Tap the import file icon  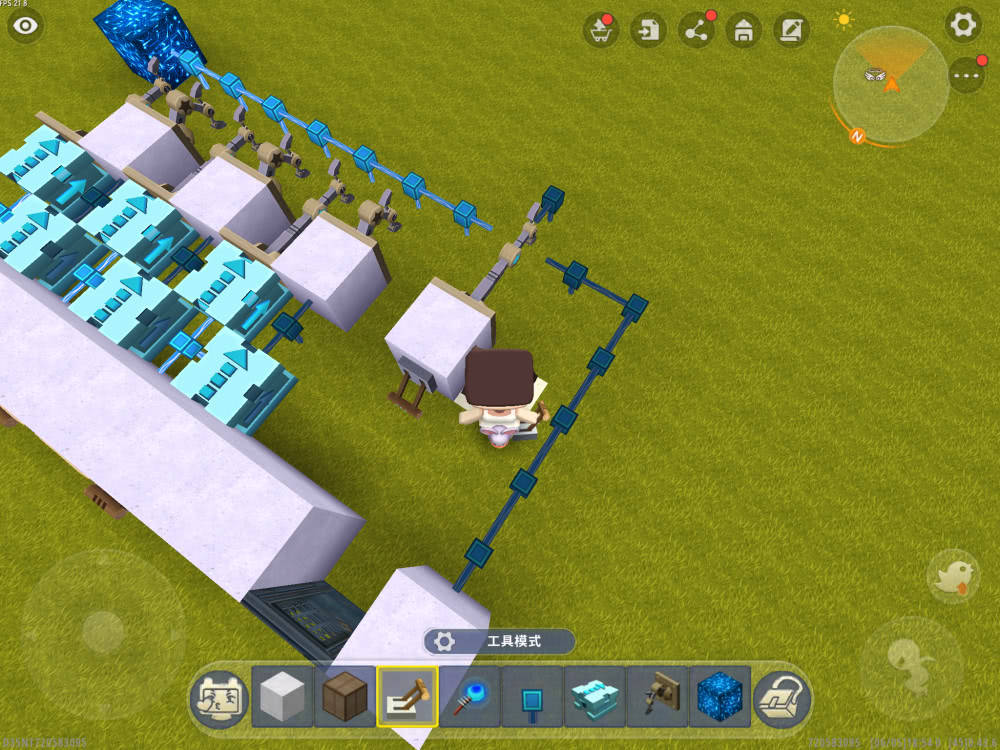pyautogui.click(x=649, y=30)
